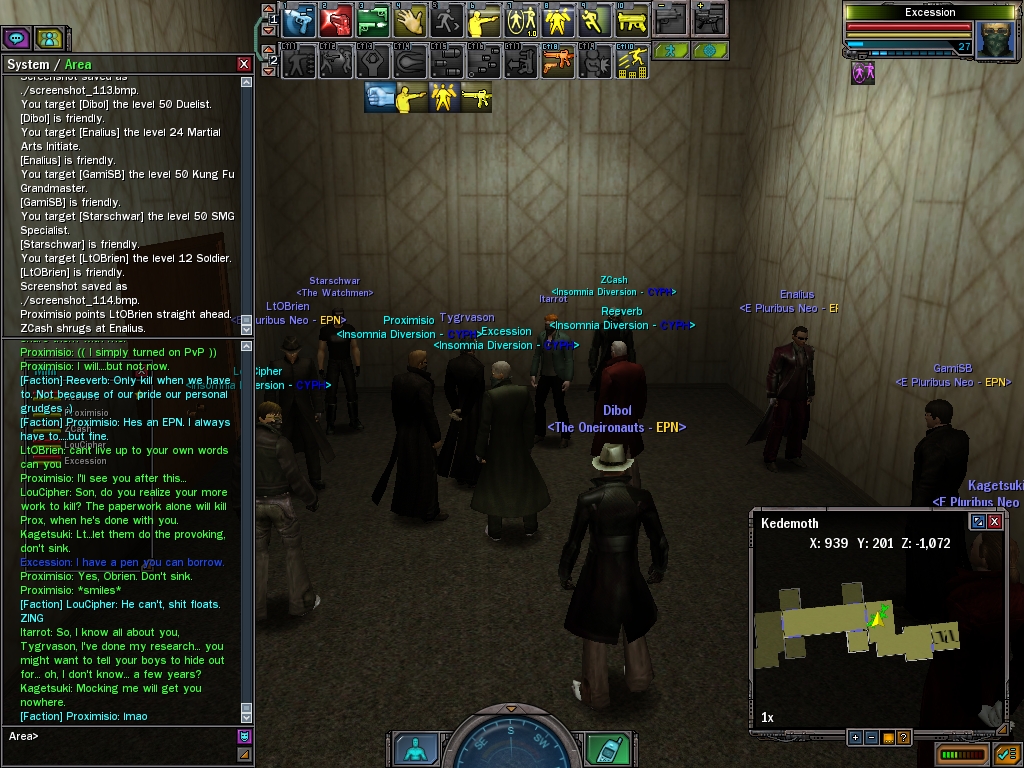Select the yellow submachine gun in slot 10
This screenshot has width=1024, height=768.
632,20
